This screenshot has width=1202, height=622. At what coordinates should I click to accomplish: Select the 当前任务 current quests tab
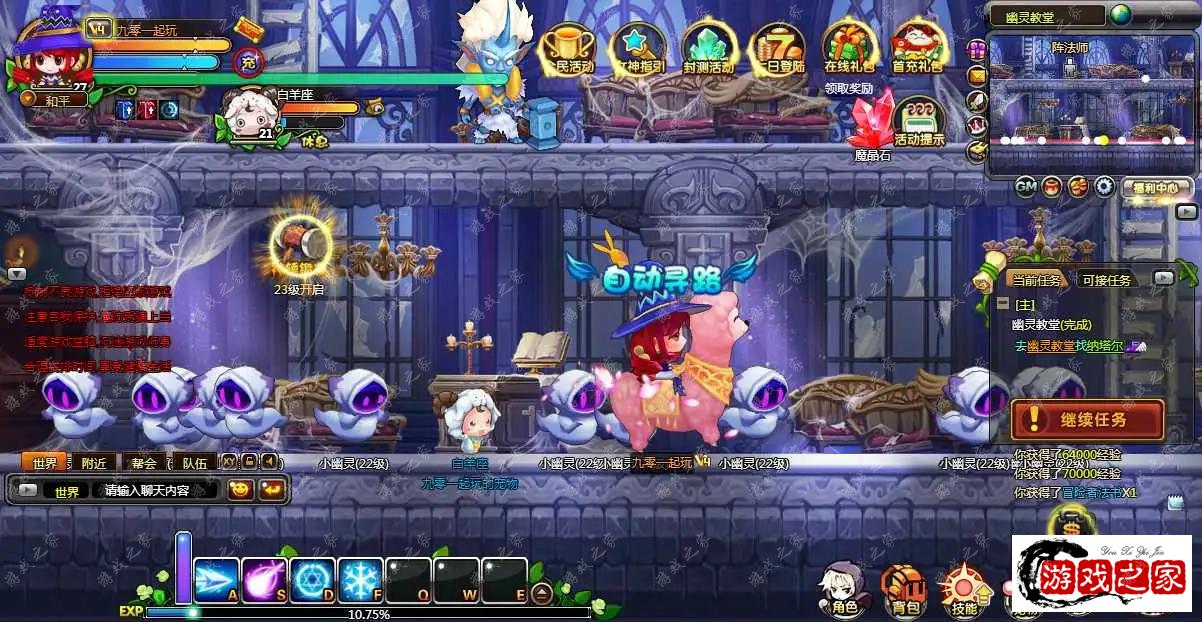[1035, 280]
